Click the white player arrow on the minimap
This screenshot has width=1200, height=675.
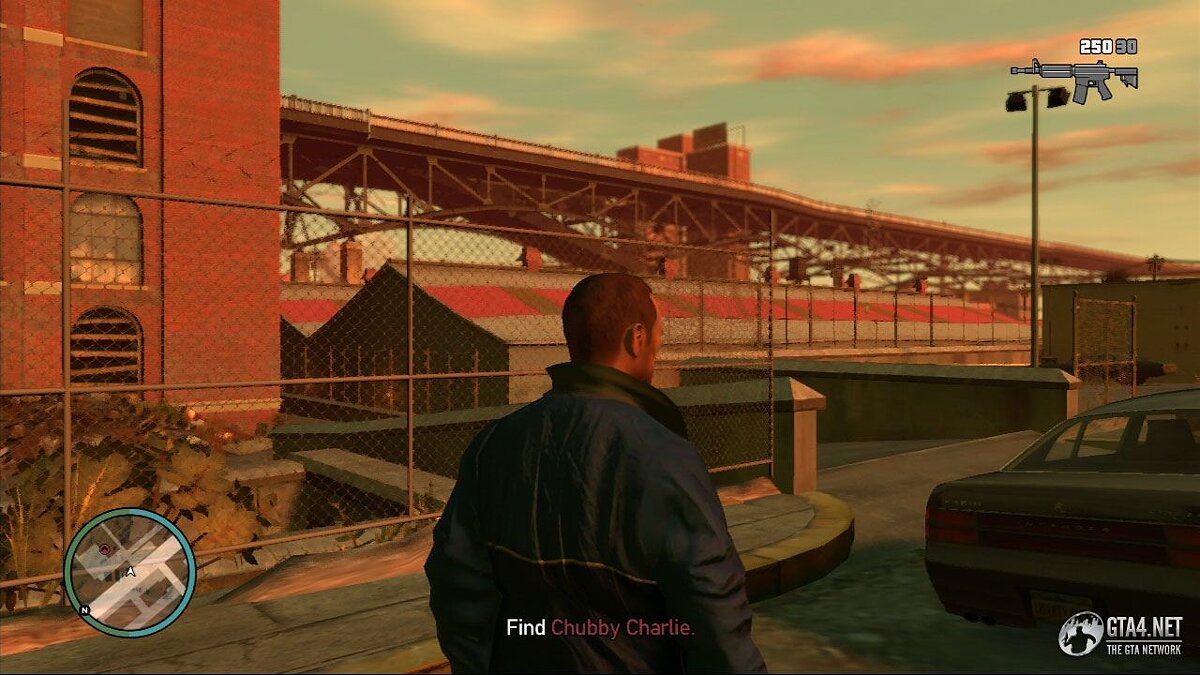point(130,572)
